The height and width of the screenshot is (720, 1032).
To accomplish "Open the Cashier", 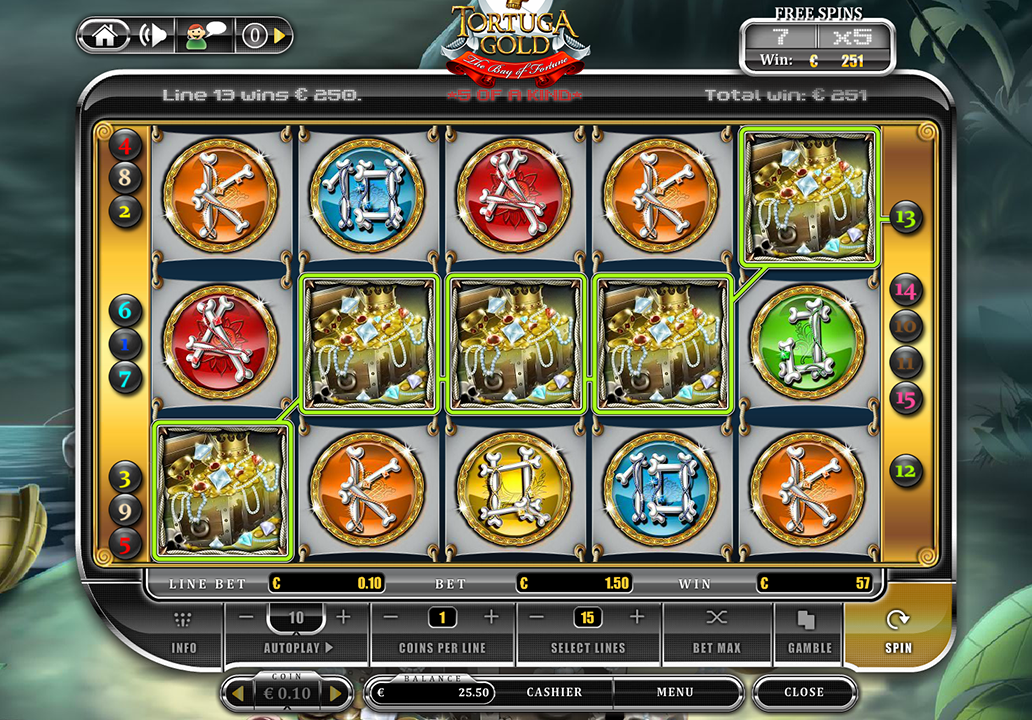I will point(554,692).
